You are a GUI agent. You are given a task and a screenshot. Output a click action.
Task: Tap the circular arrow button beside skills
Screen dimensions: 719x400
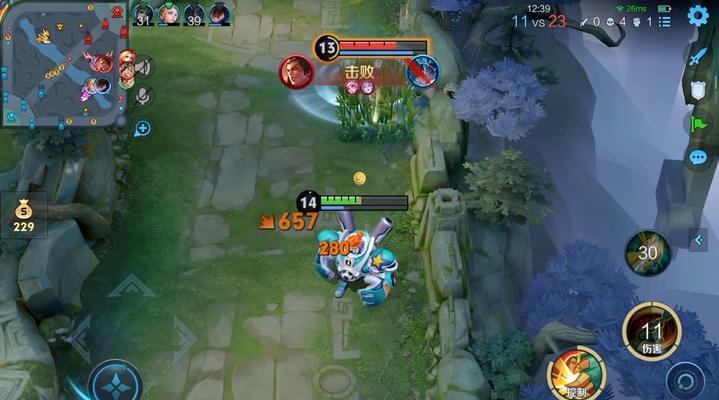click(x=685, y=381)
